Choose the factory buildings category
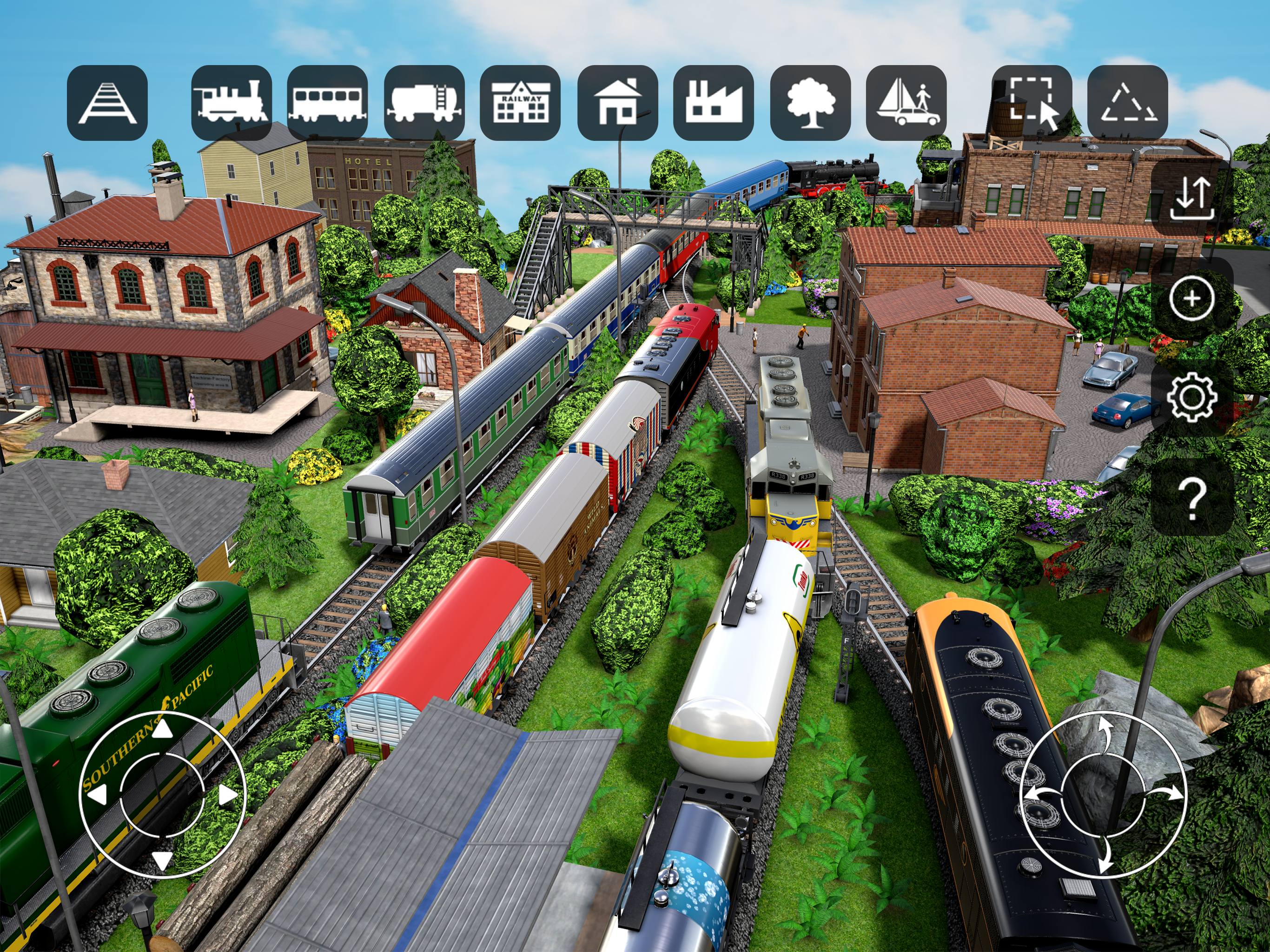 click(714, 103)
